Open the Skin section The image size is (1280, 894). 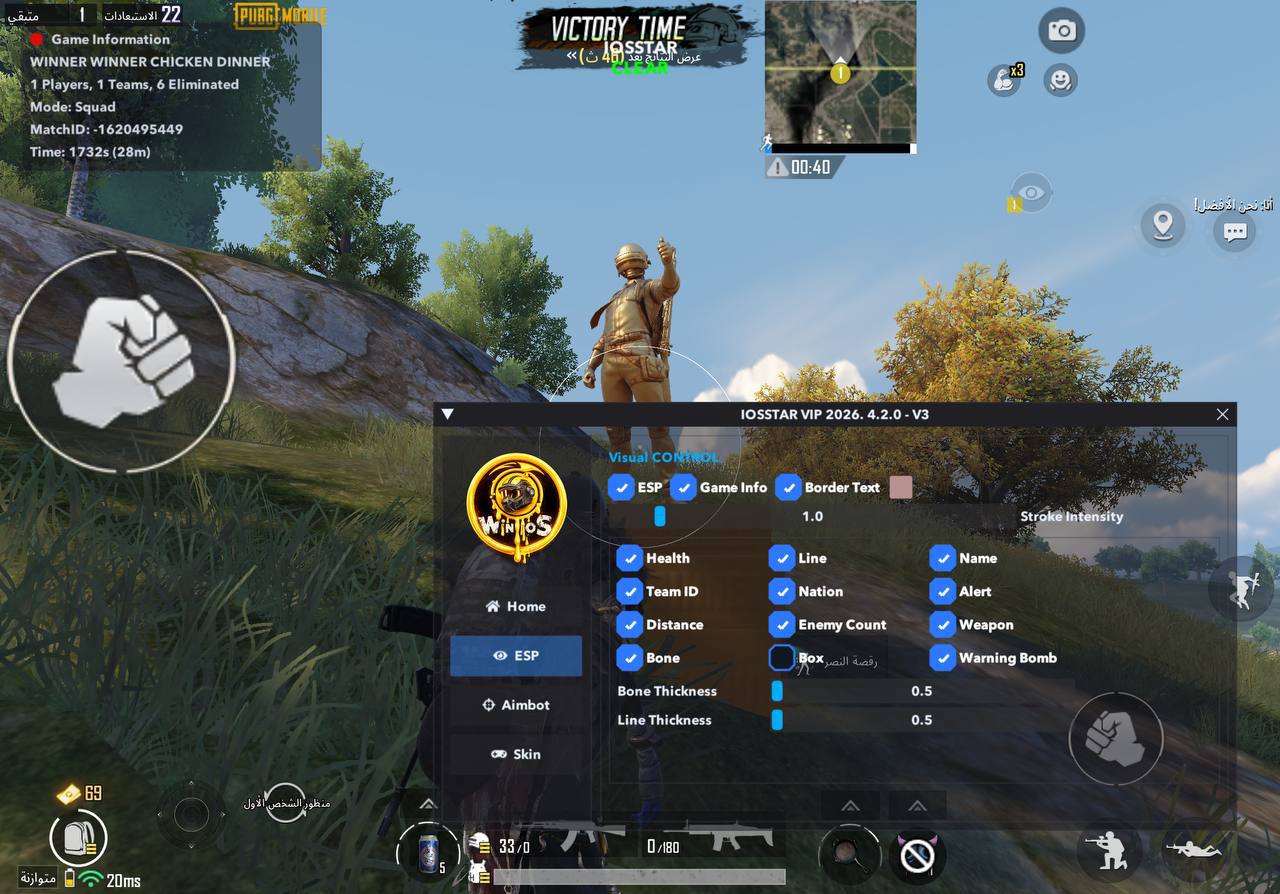click(x=515, y=754)
